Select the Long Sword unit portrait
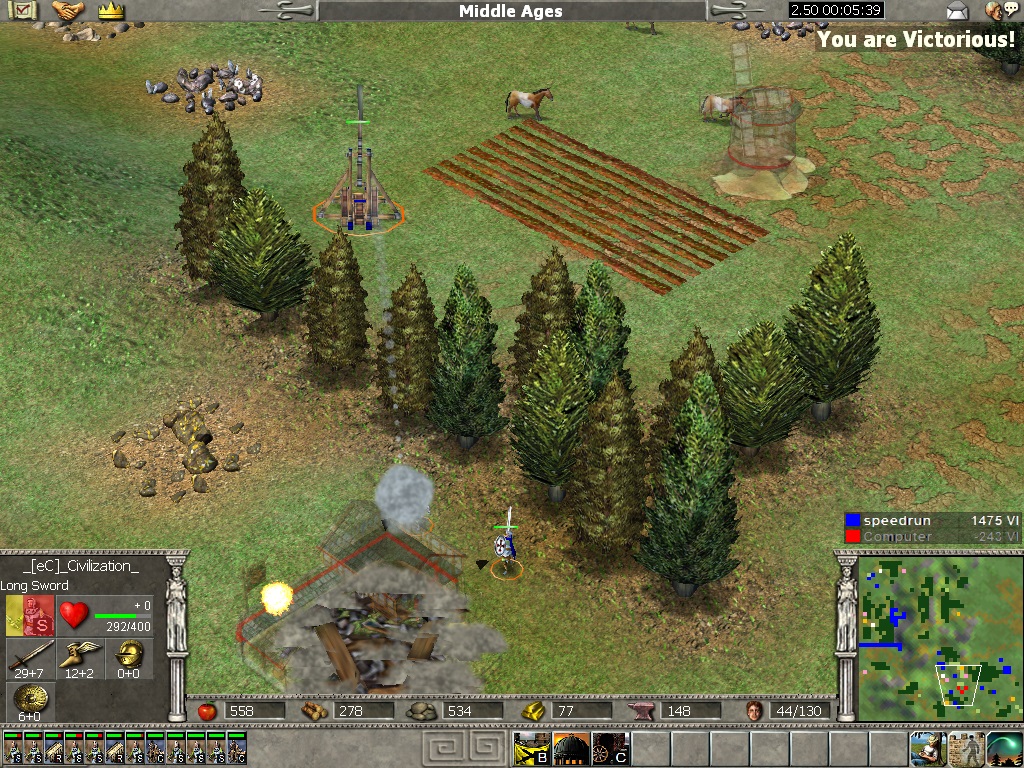Screen dimensions: 1024x768 [x=31, y=615]
